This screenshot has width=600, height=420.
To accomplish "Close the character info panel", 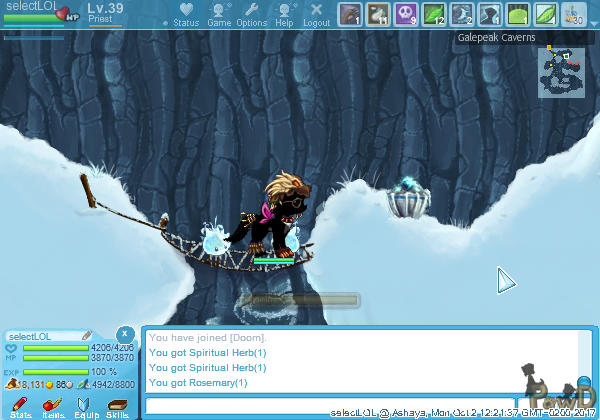I will 124,333.
